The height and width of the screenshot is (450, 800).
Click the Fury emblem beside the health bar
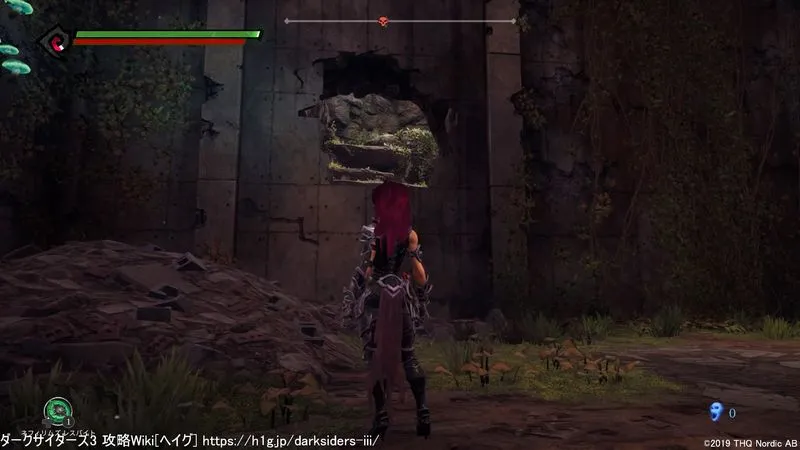click(x=51, y=41)
